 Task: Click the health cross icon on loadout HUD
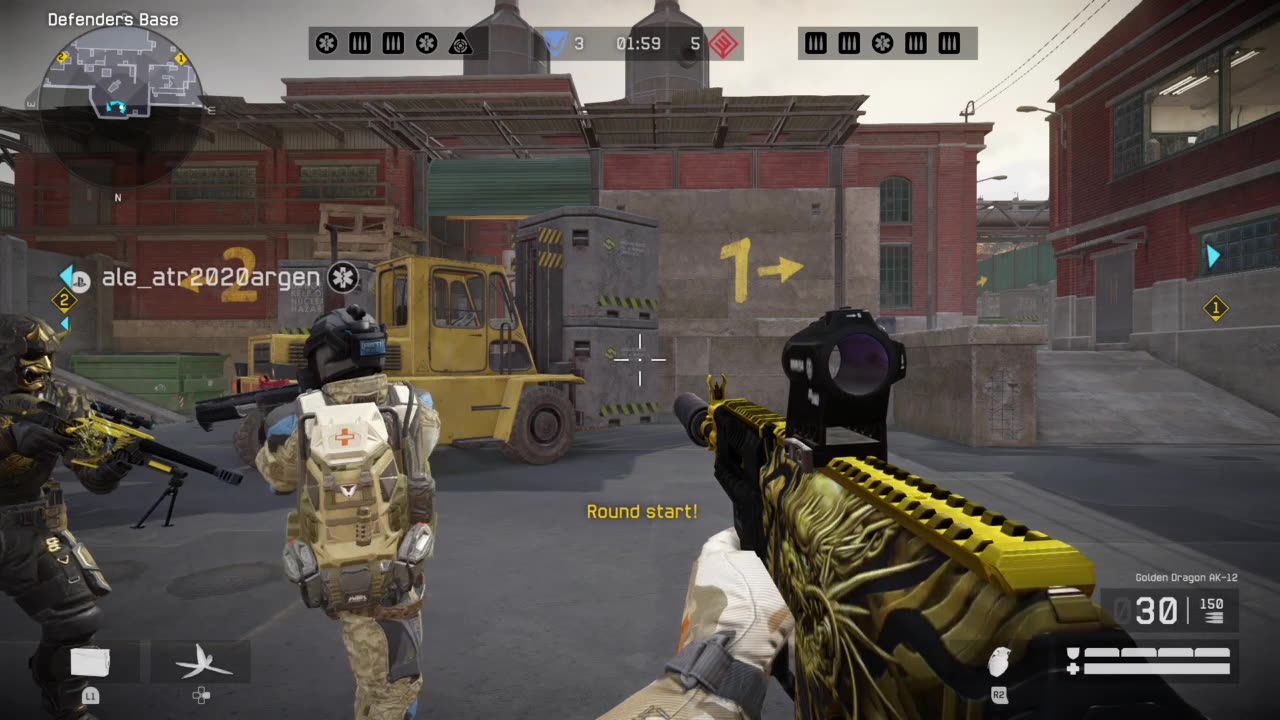[x=1072, y=668]
